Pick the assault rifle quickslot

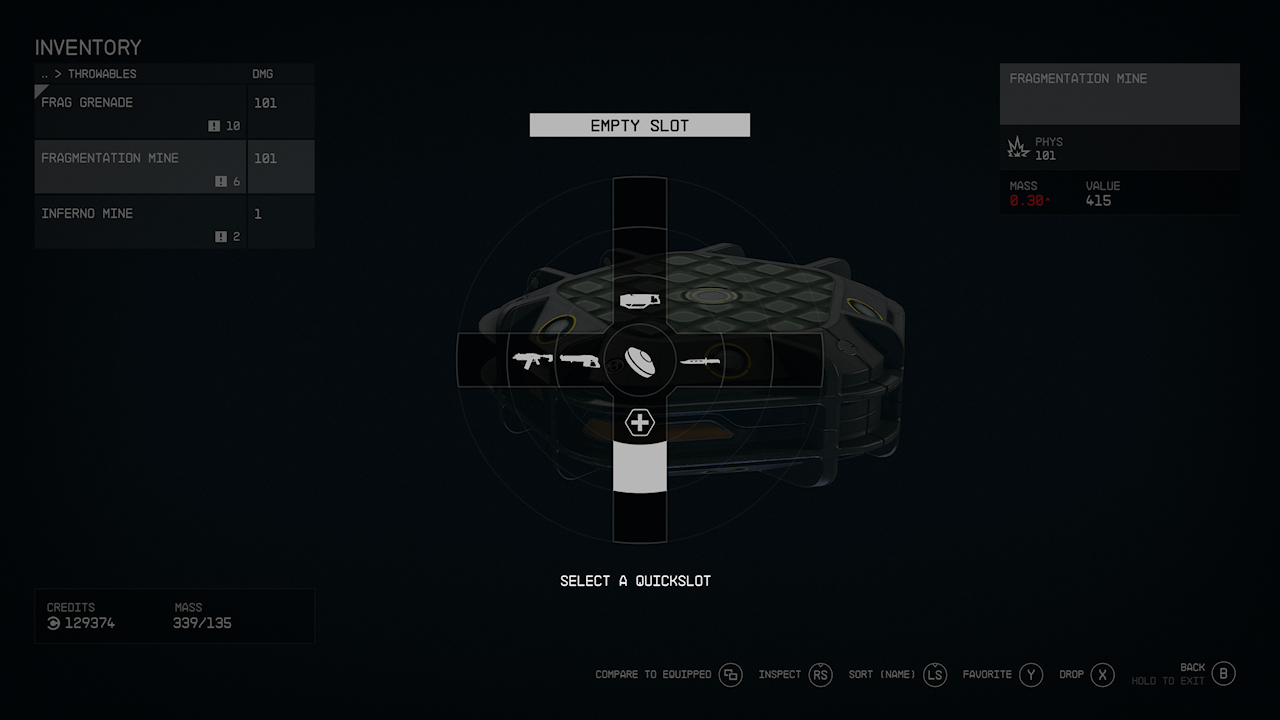click(x=532, y=360)
